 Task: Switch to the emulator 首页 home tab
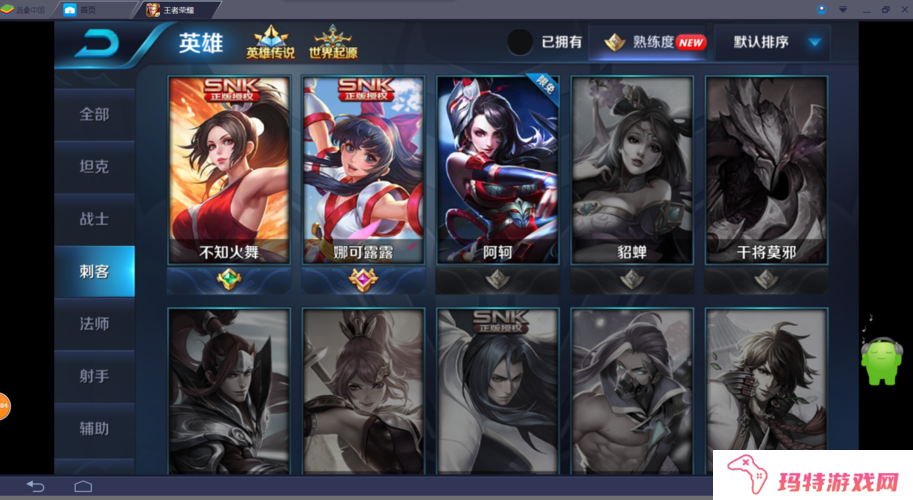point(83,10)
